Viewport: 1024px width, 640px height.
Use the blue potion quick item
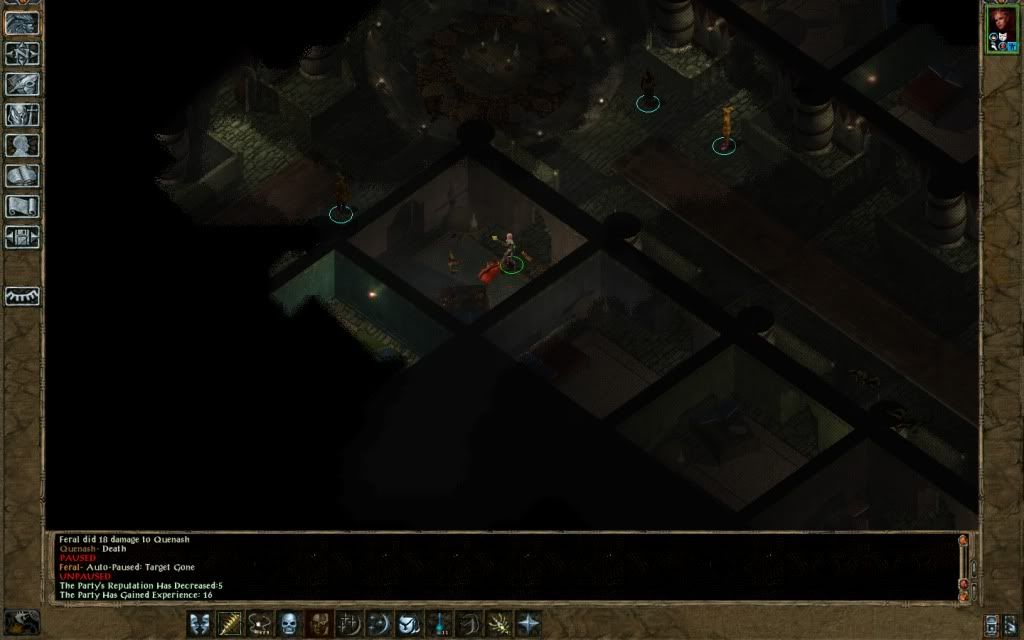pyautogui.click(x=439, y=624)
